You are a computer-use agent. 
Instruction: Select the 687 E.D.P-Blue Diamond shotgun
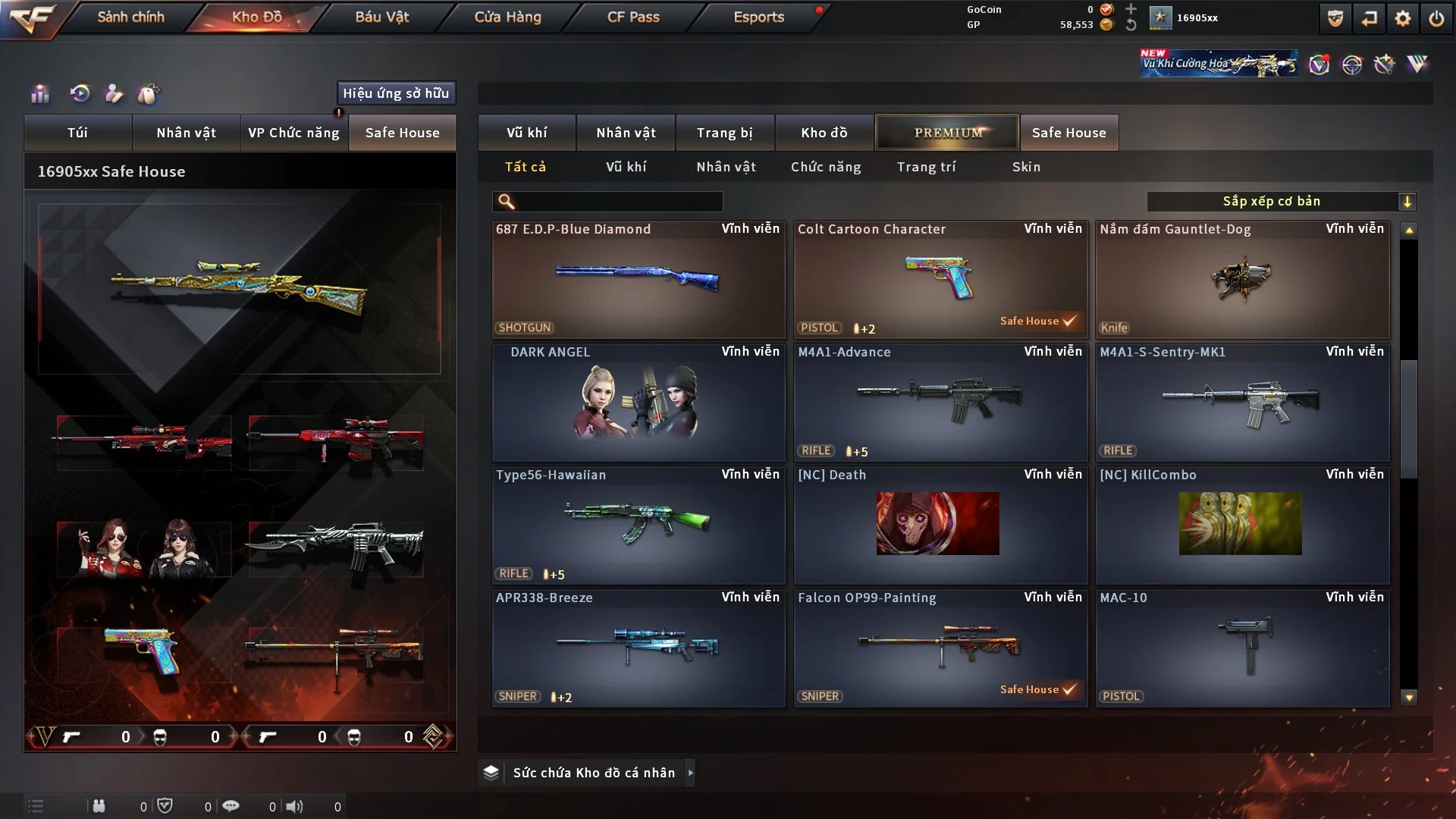[638, 279]
